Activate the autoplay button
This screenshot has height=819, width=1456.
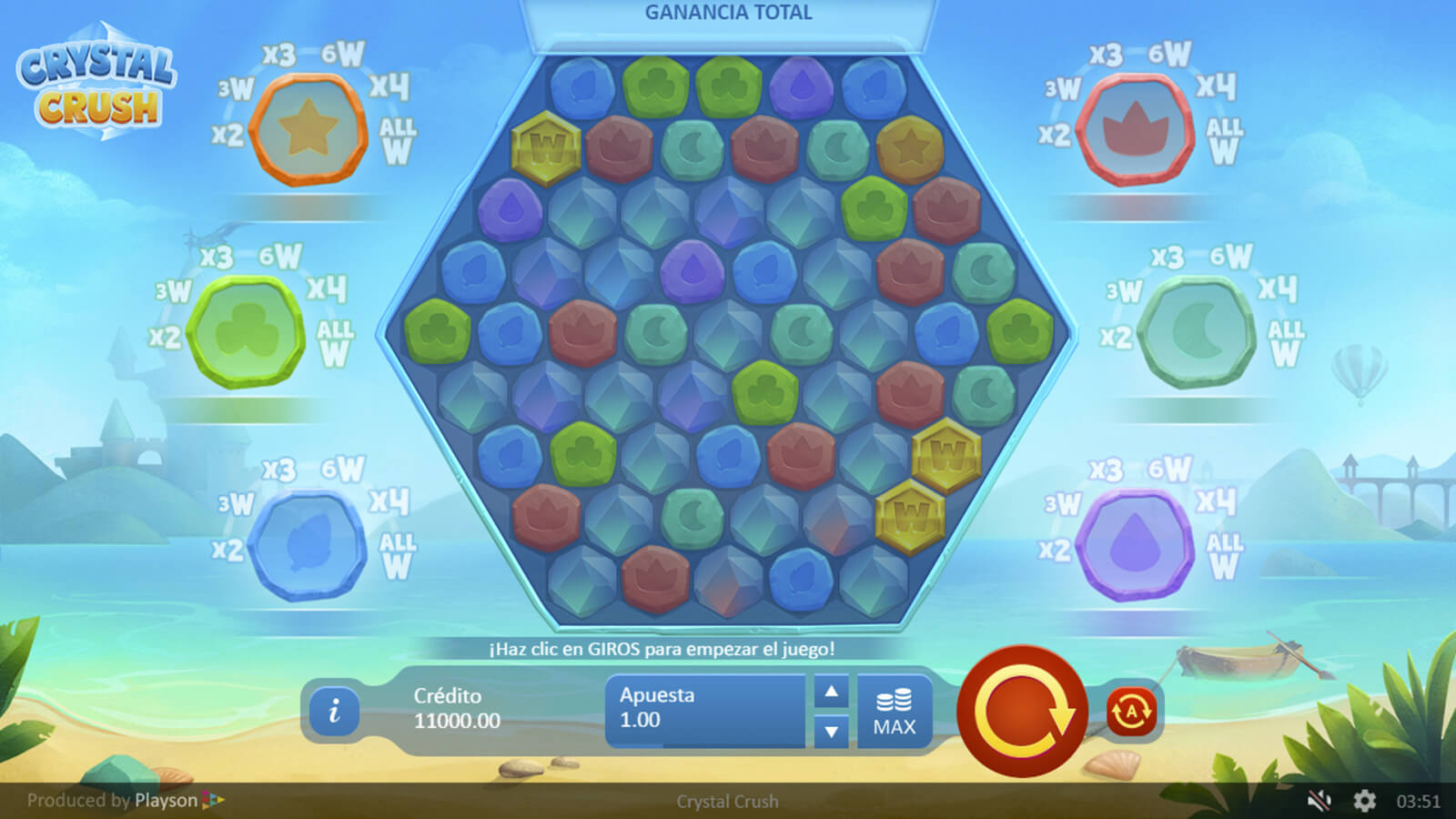coord(1131,711)
